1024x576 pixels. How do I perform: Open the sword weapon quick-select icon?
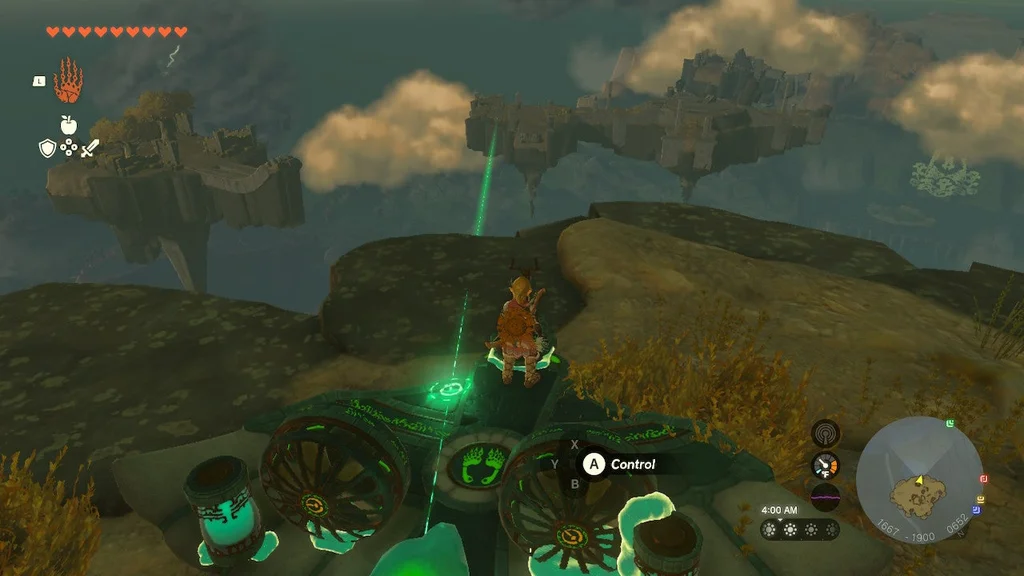tap(90, 149)
